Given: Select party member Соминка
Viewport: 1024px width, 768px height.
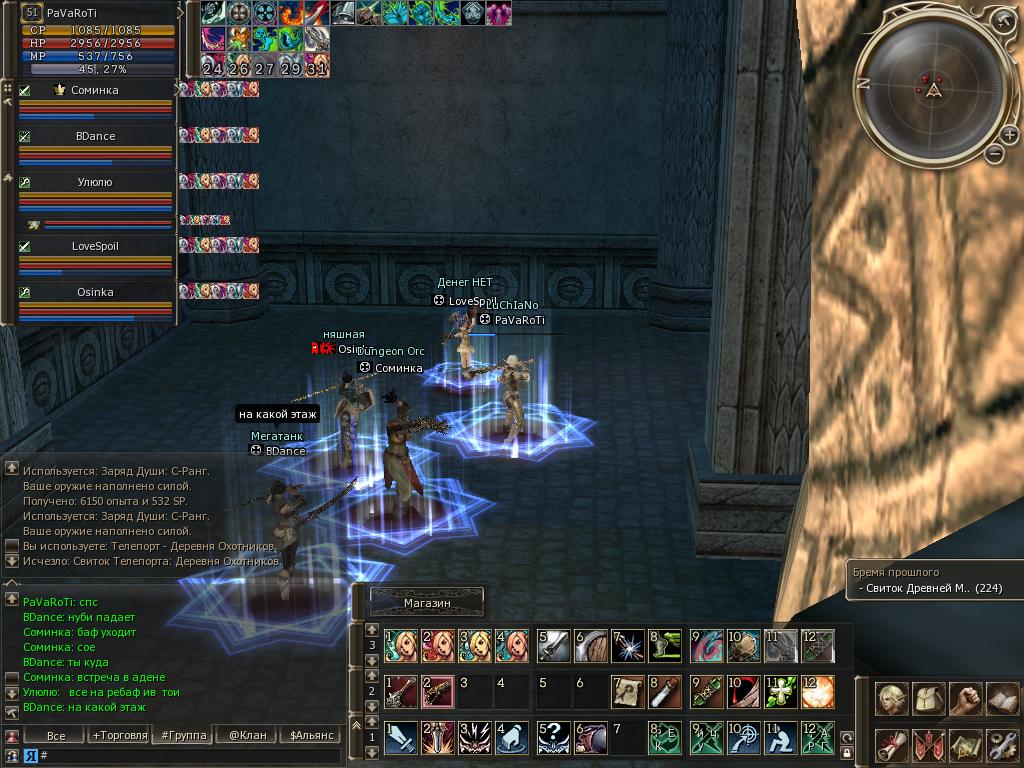Looking at the screenshot, I should 95,90.
